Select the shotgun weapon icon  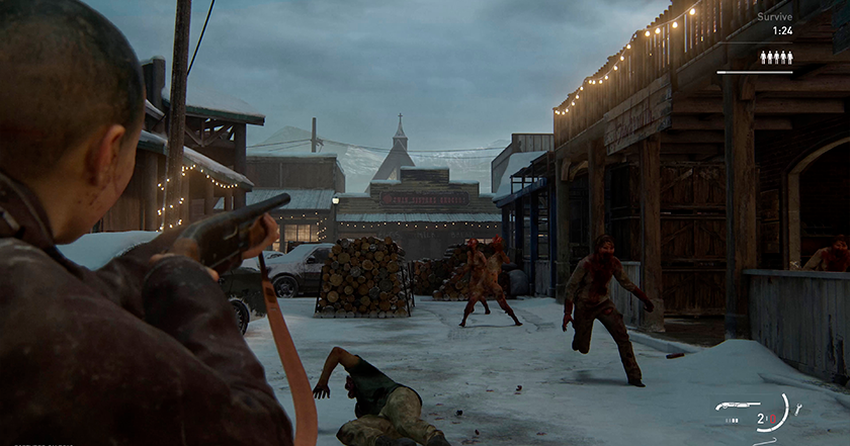click(x=736, y=405)
